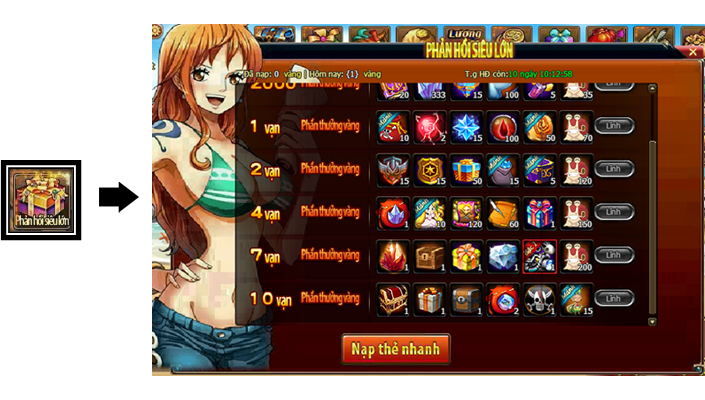Select the pink lightning orb in 1 vạn row
The image size is (705, 400).
[429, 126]
